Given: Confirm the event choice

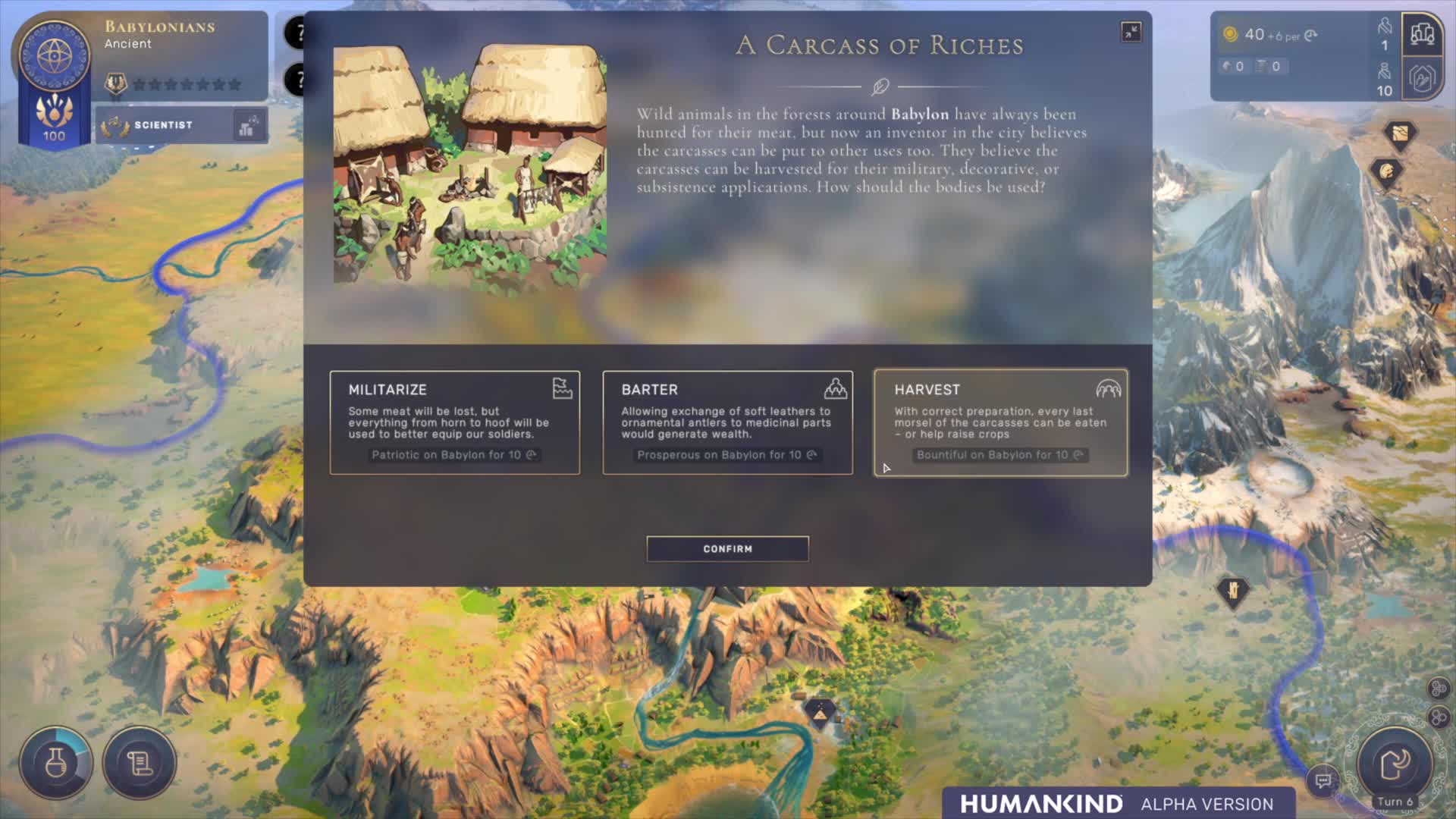Looking at the screenshot, I should 727,548.
